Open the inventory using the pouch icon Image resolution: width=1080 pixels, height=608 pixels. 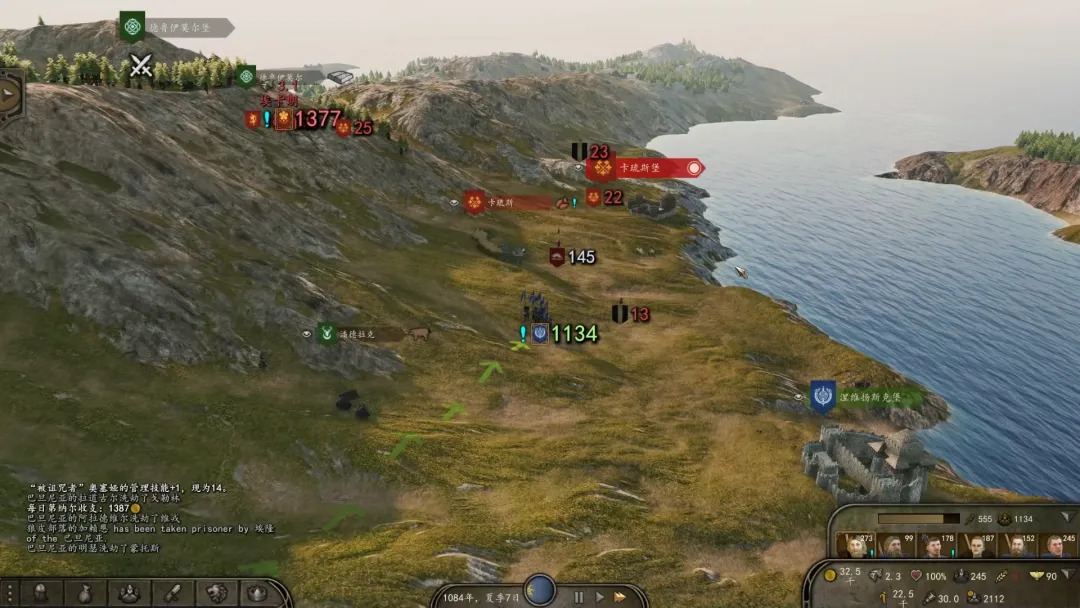(x=86, y=593)
